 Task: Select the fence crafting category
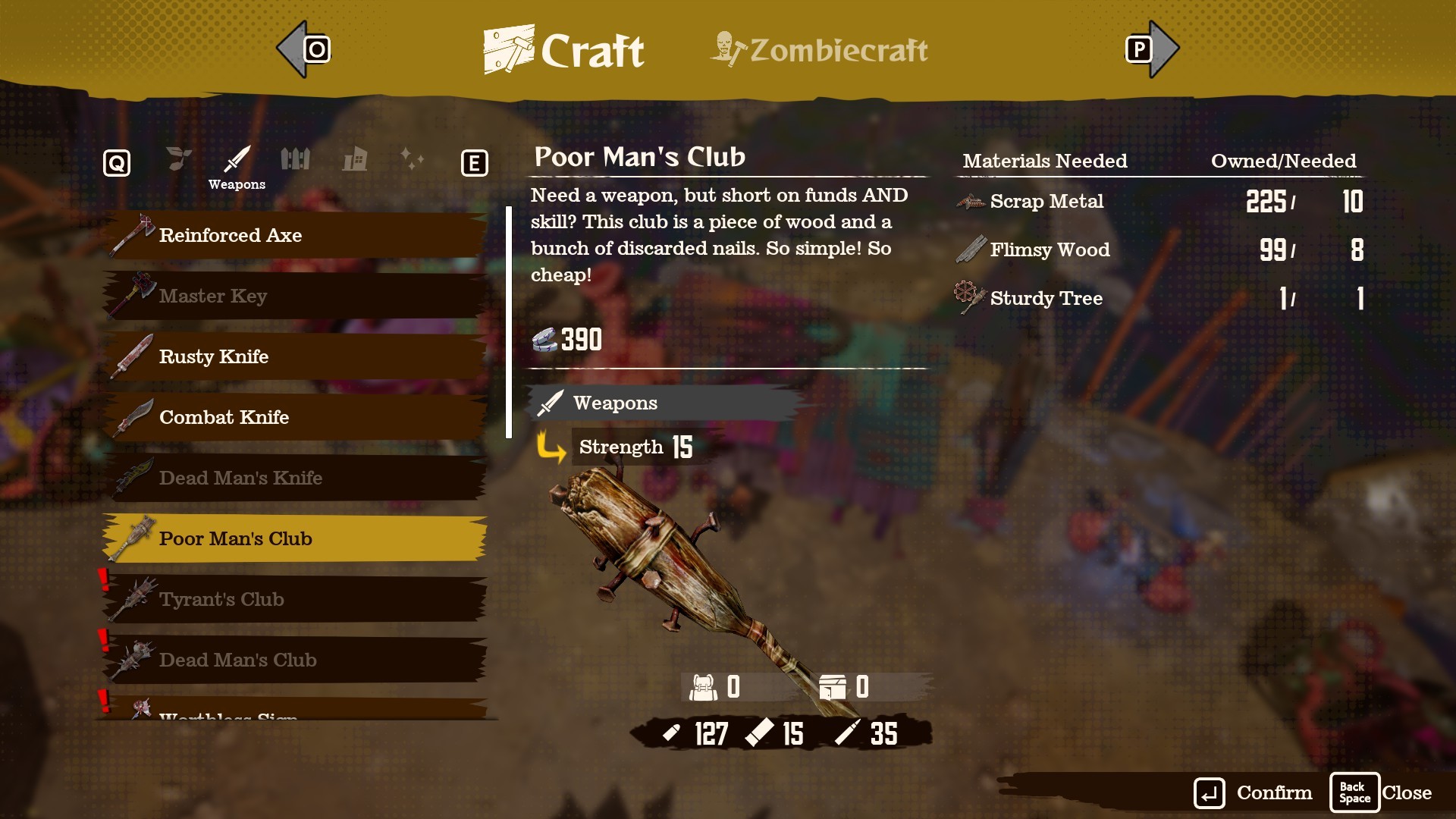coord(296,159)
